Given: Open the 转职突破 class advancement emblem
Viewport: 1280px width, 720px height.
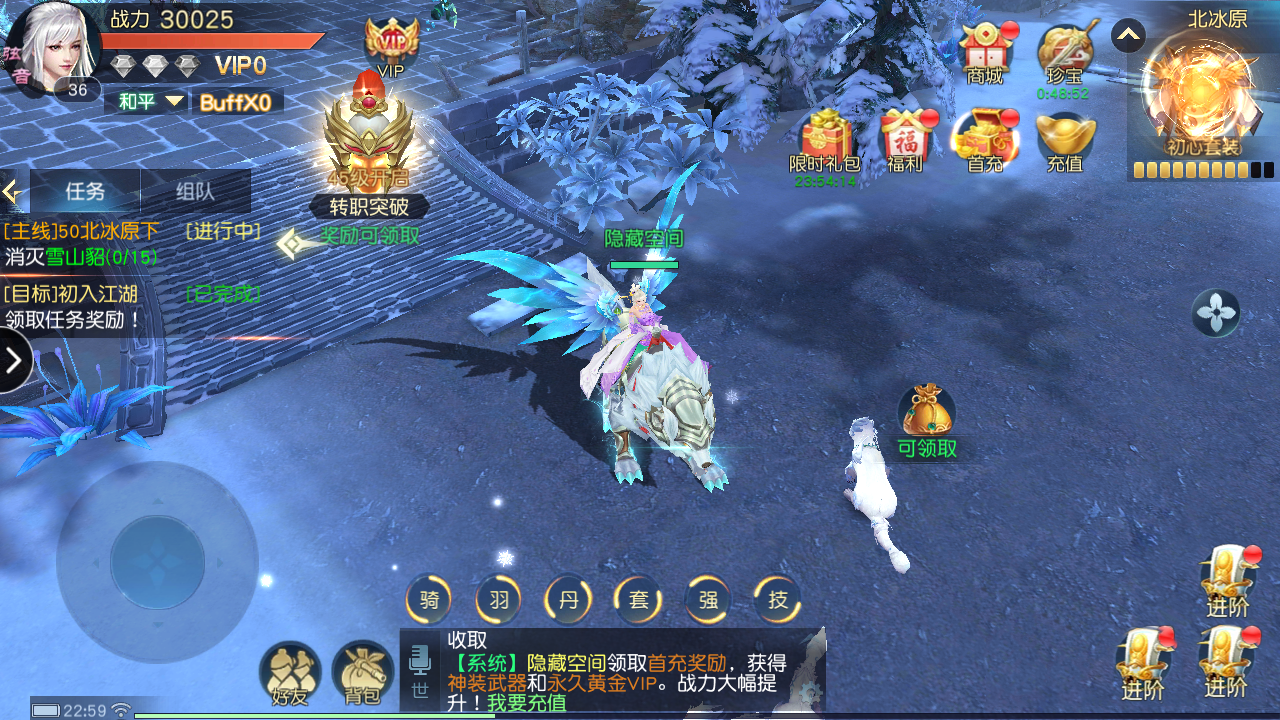Looking at the screenshot, I should click(371, 150).
